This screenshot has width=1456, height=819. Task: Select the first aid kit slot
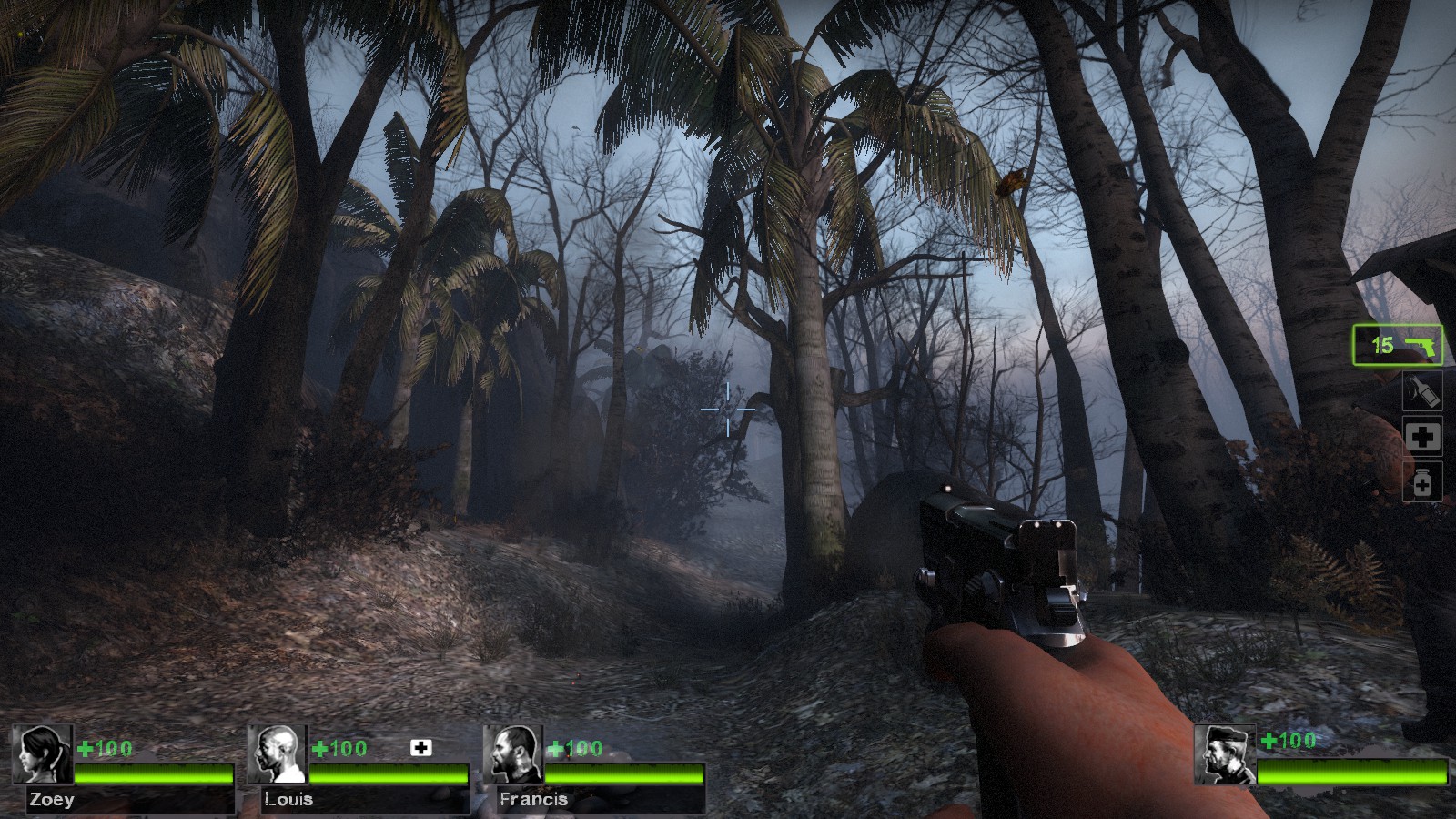[1421, 437]
